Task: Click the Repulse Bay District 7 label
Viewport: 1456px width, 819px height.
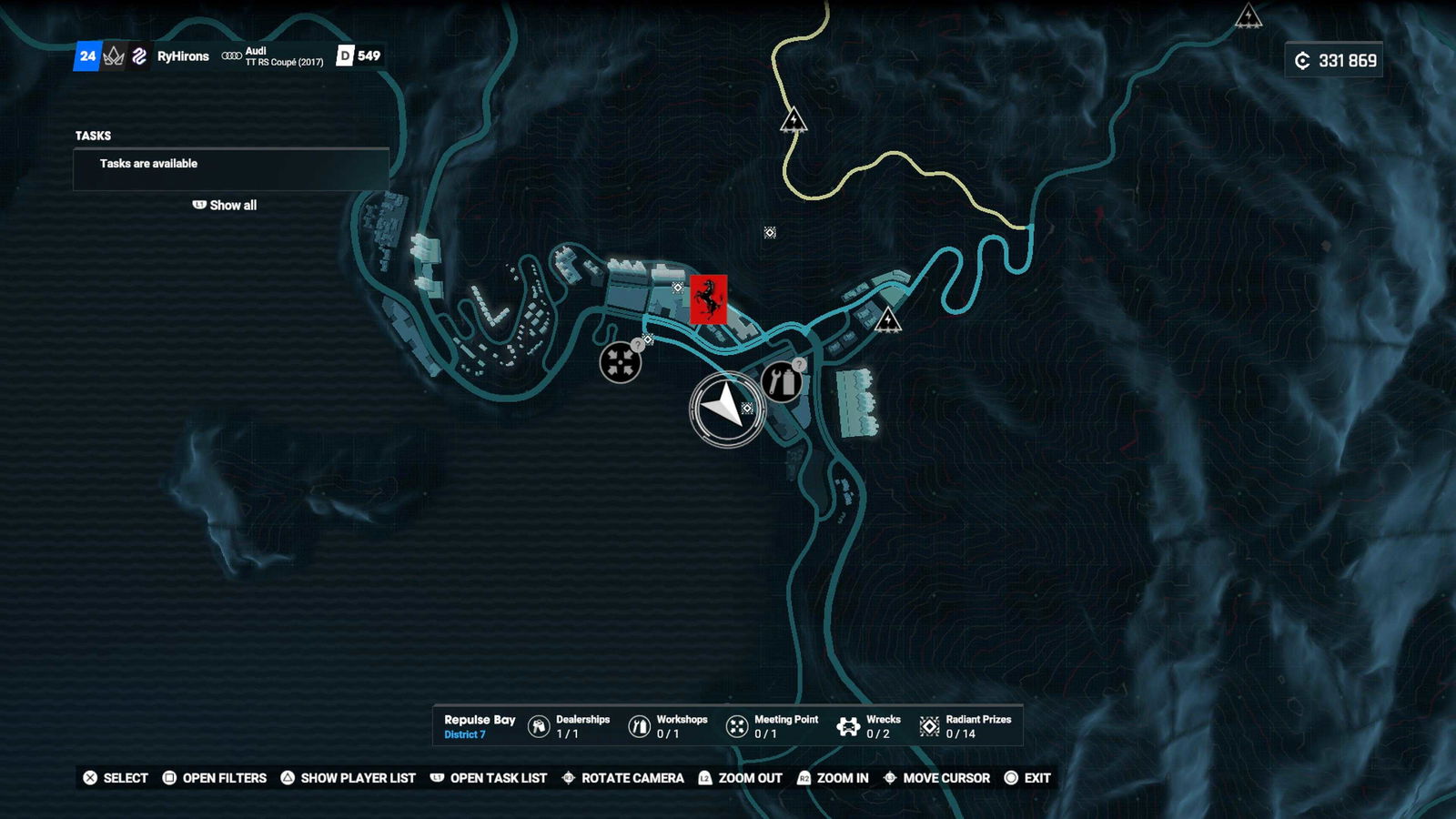Action: [479, 726]
